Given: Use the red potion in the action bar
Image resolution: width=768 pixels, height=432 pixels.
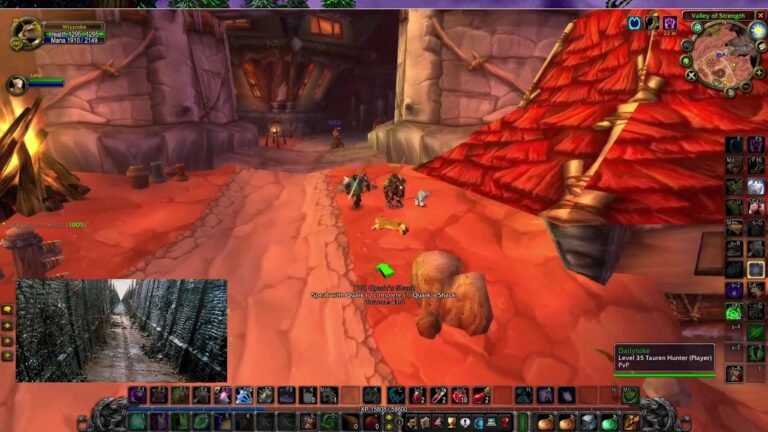Looking at the screenshot, I should click(x=419, y=395).
